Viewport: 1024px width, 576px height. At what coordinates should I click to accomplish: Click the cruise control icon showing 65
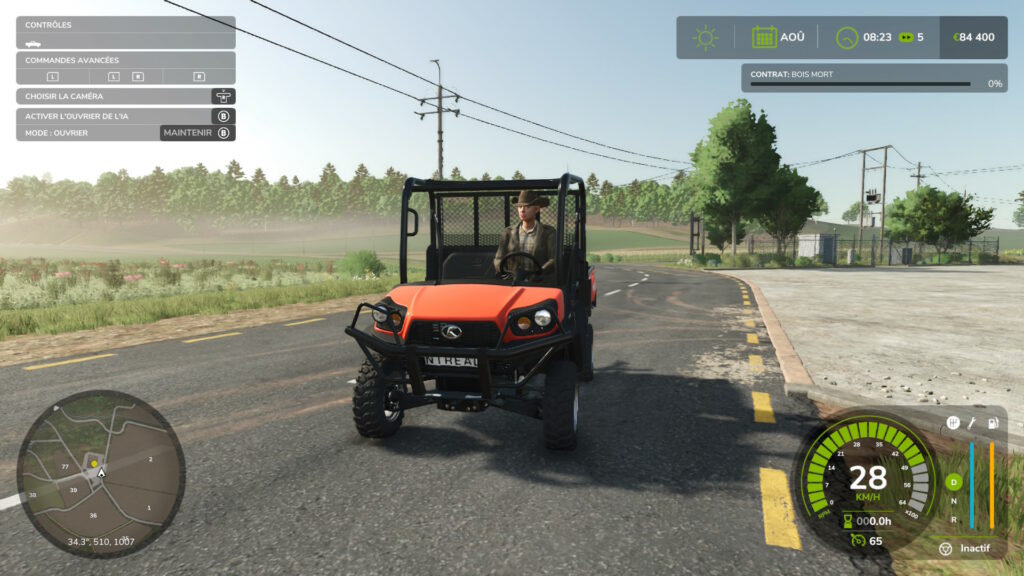pyautogui.click(x=856, y=540)
